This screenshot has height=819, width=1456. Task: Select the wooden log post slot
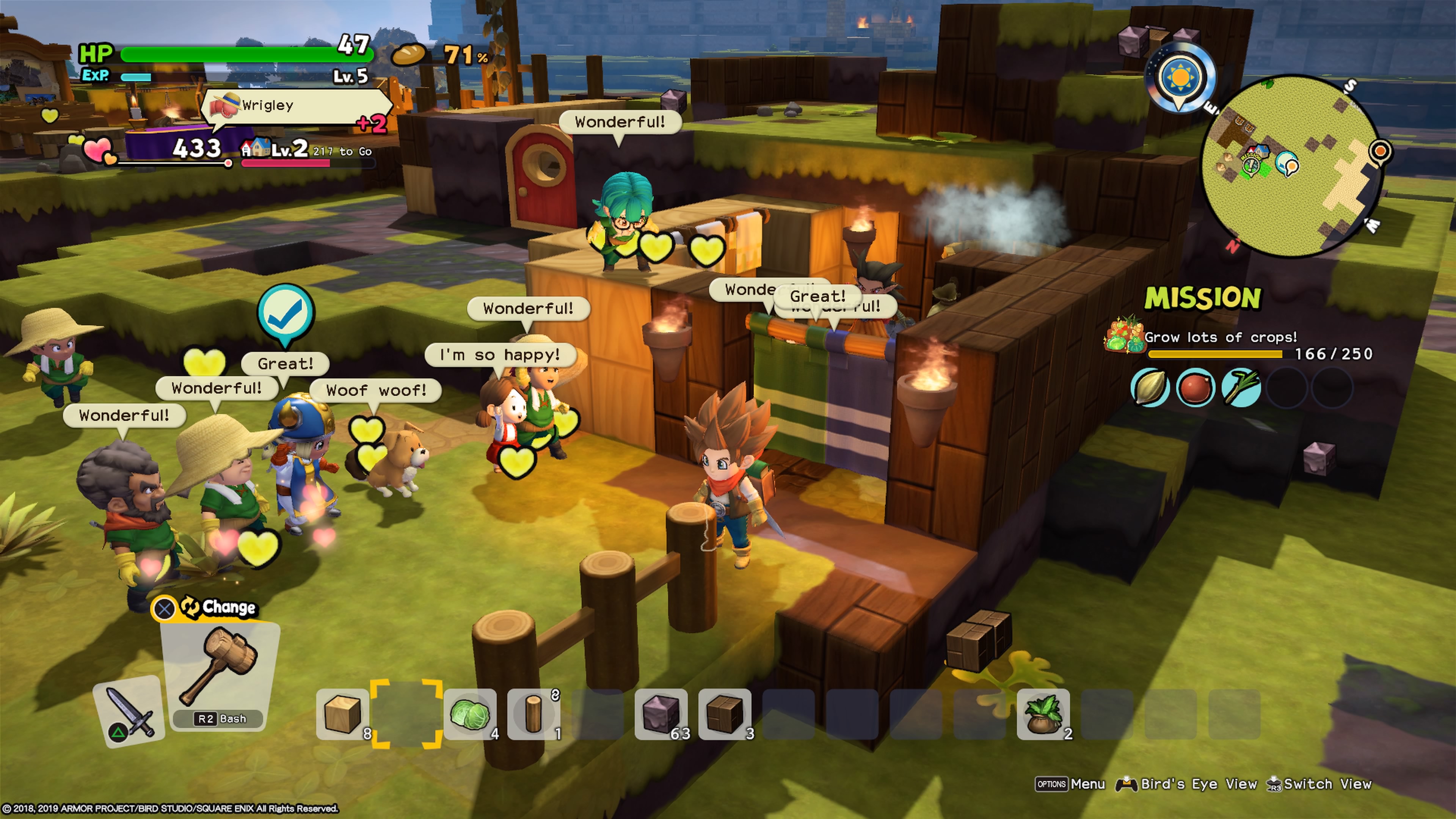tap(533, 714)
